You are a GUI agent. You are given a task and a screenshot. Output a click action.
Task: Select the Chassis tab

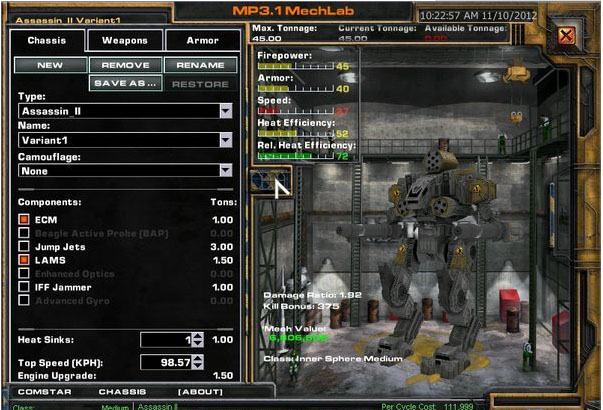tap(46, 41)
